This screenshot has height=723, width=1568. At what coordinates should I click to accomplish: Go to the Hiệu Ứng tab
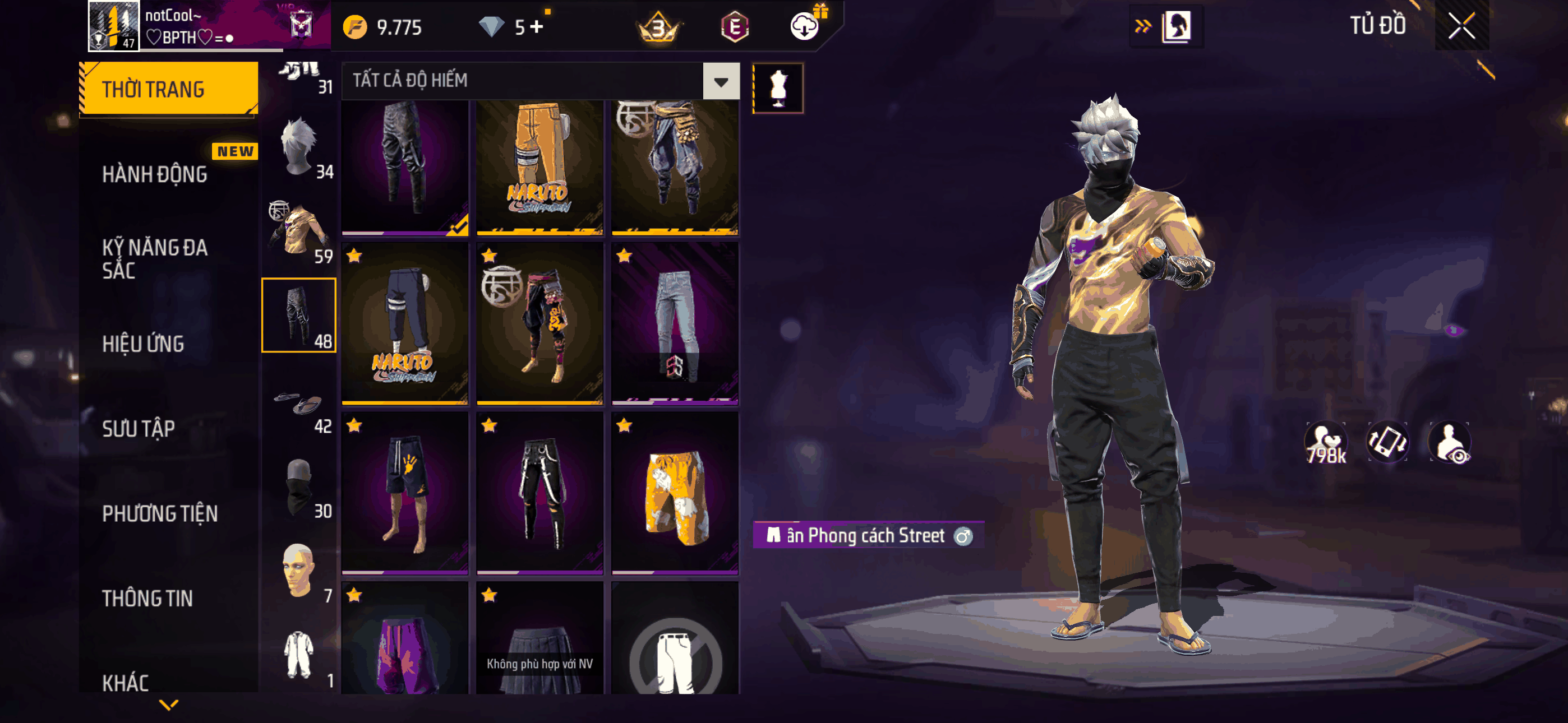point(143,344)
